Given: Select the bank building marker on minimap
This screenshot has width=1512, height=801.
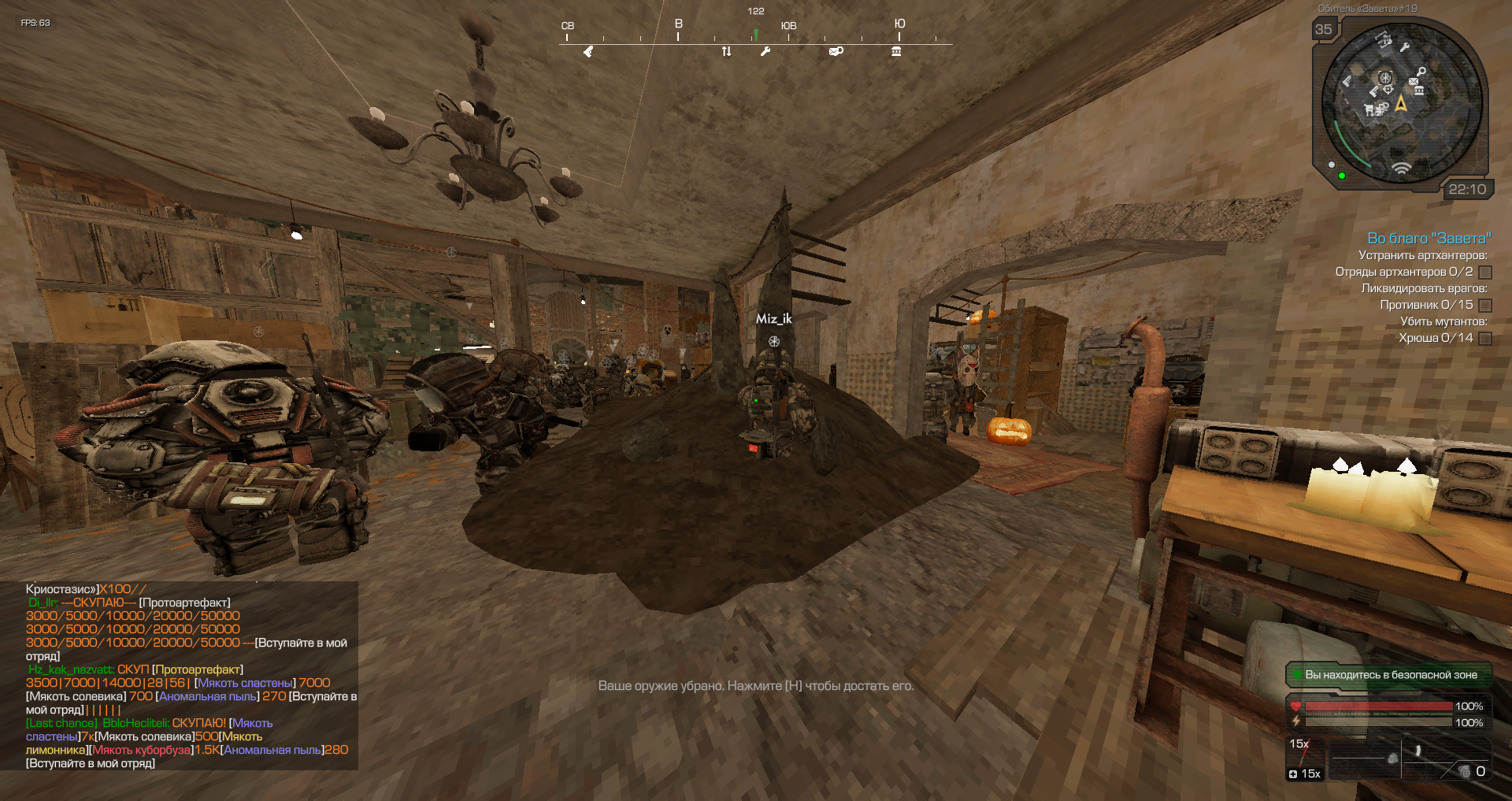Looking at the screenshot, I should [1419, 91].
